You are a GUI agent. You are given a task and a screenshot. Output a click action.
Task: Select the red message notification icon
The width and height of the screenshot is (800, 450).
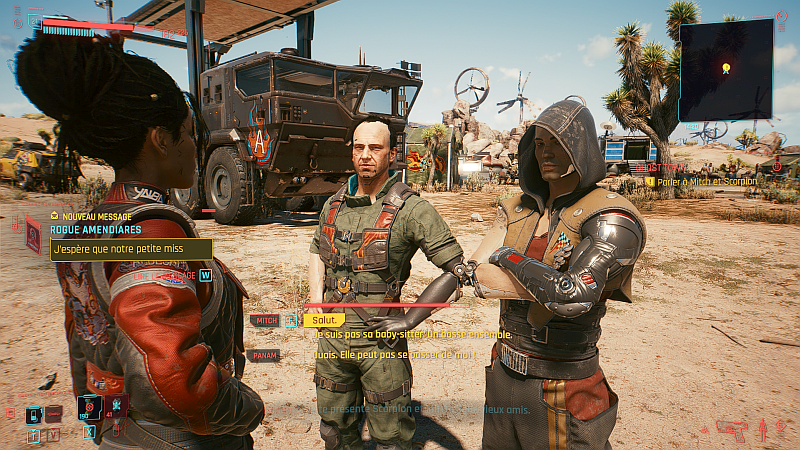[31, 232]
